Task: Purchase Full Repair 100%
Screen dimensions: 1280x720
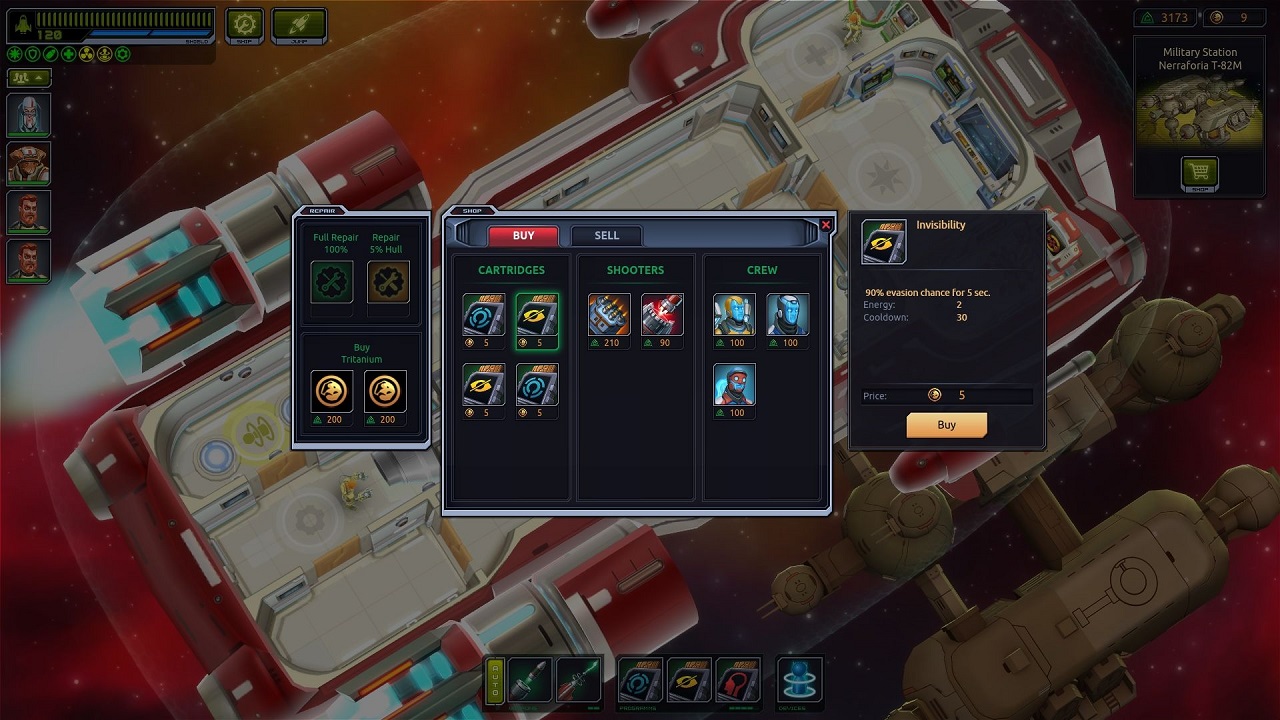Action: (x=332, y=282)
